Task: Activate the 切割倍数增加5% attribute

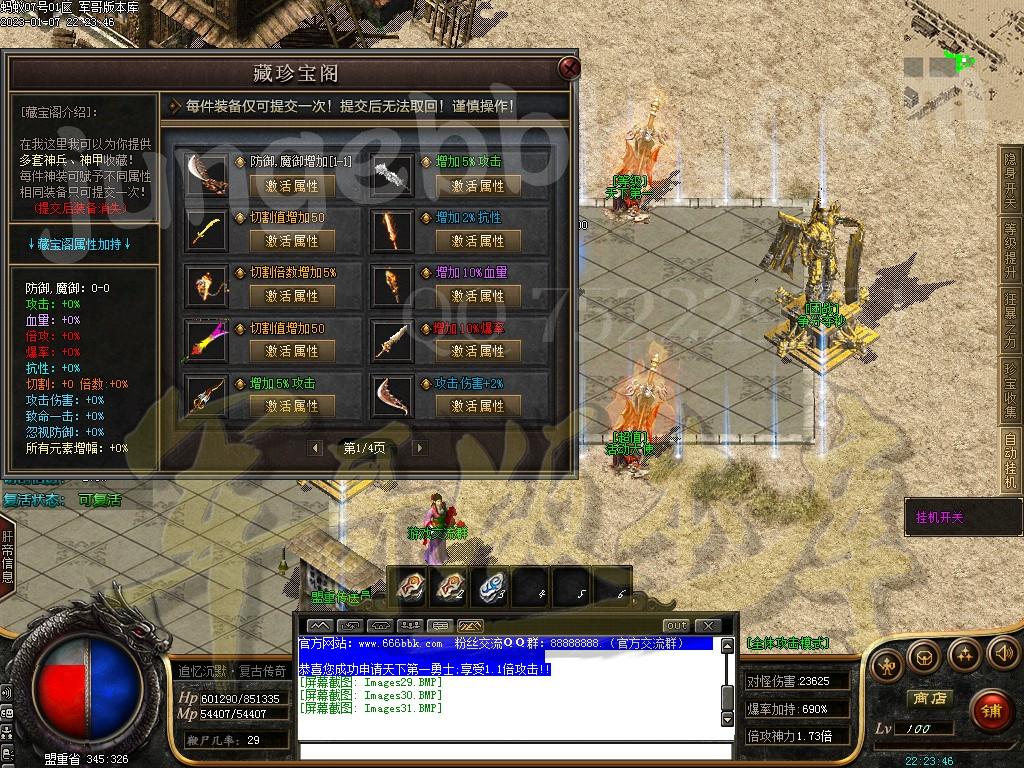Action: click(x=291, y=296)
